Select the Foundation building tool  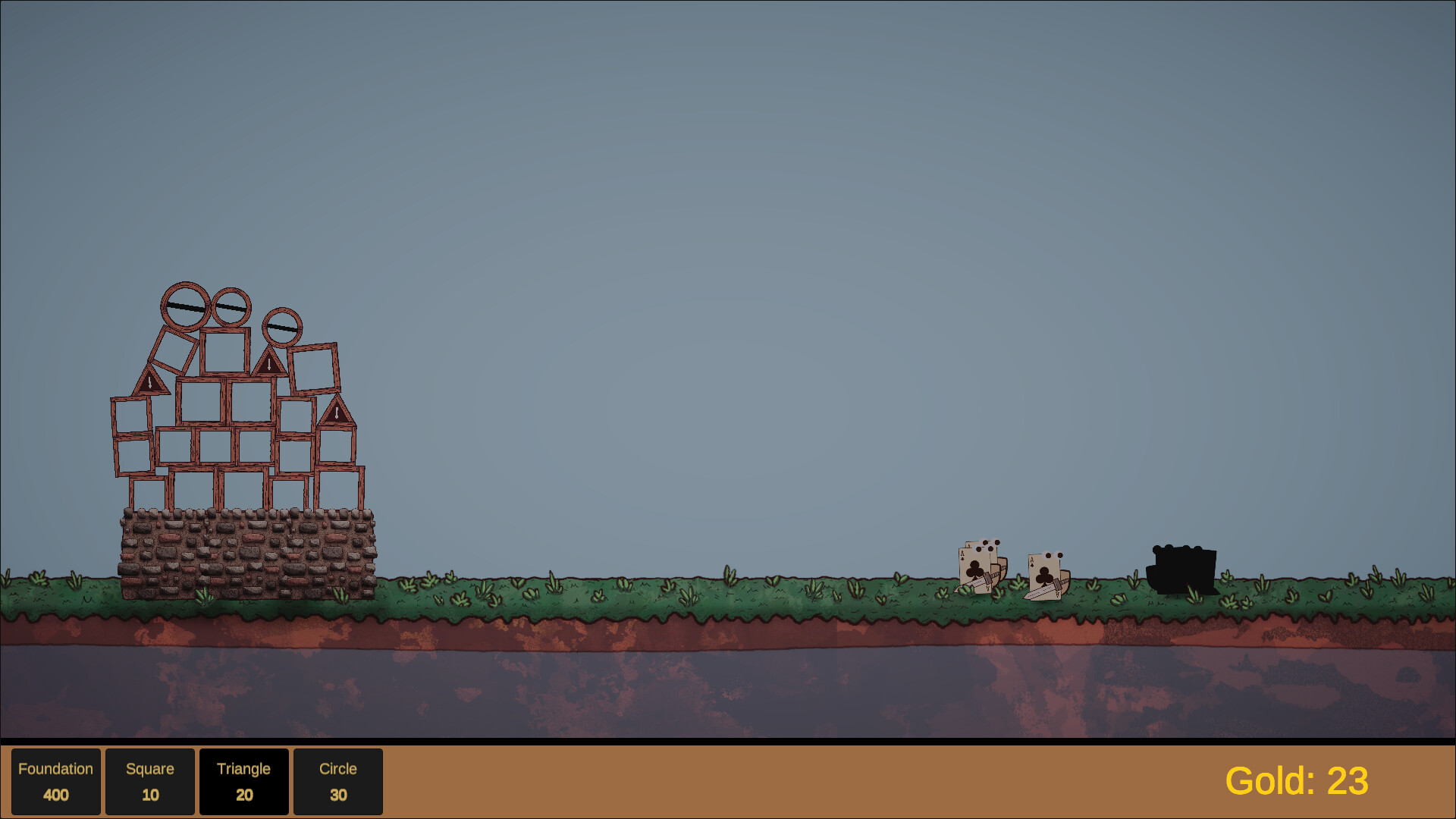point(56,781)
